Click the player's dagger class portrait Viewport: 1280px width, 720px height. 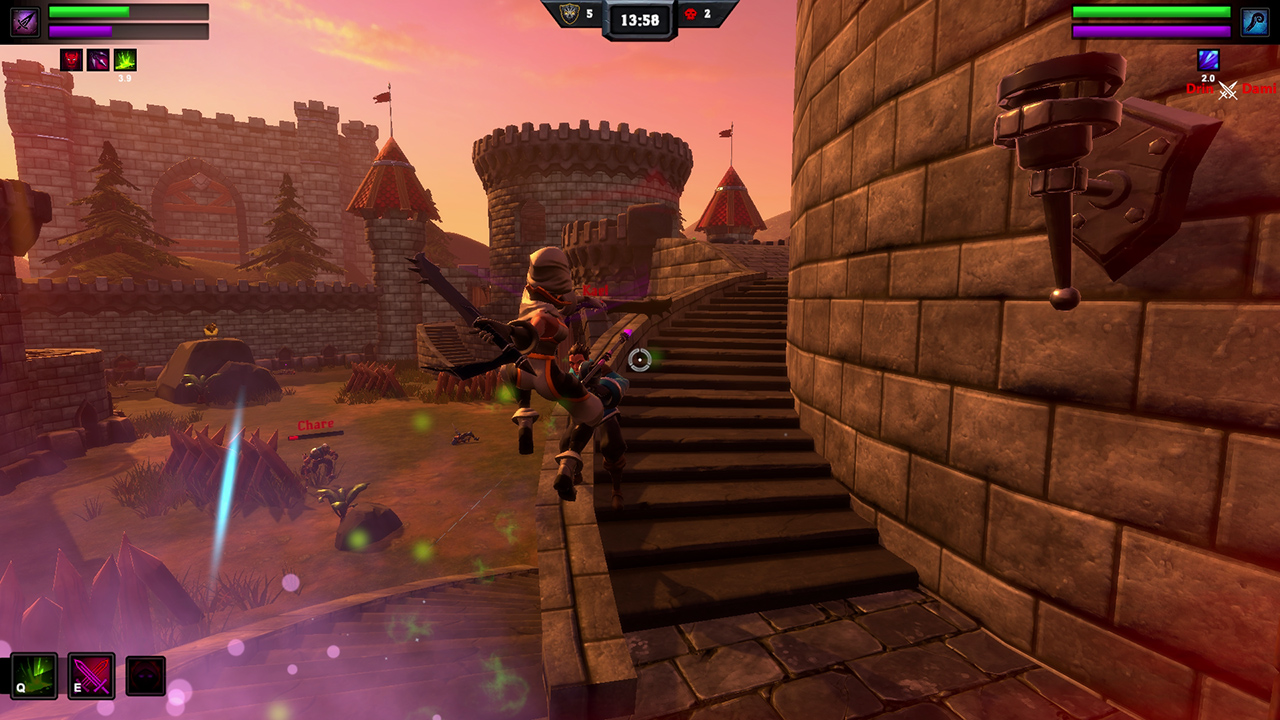(25, 22)
